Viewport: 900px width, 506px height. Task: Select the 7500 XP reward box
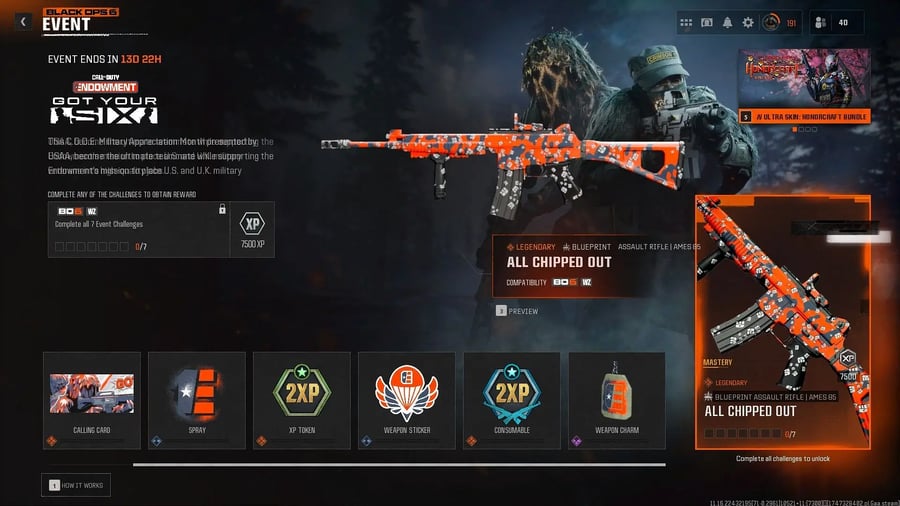click(253, 229)
